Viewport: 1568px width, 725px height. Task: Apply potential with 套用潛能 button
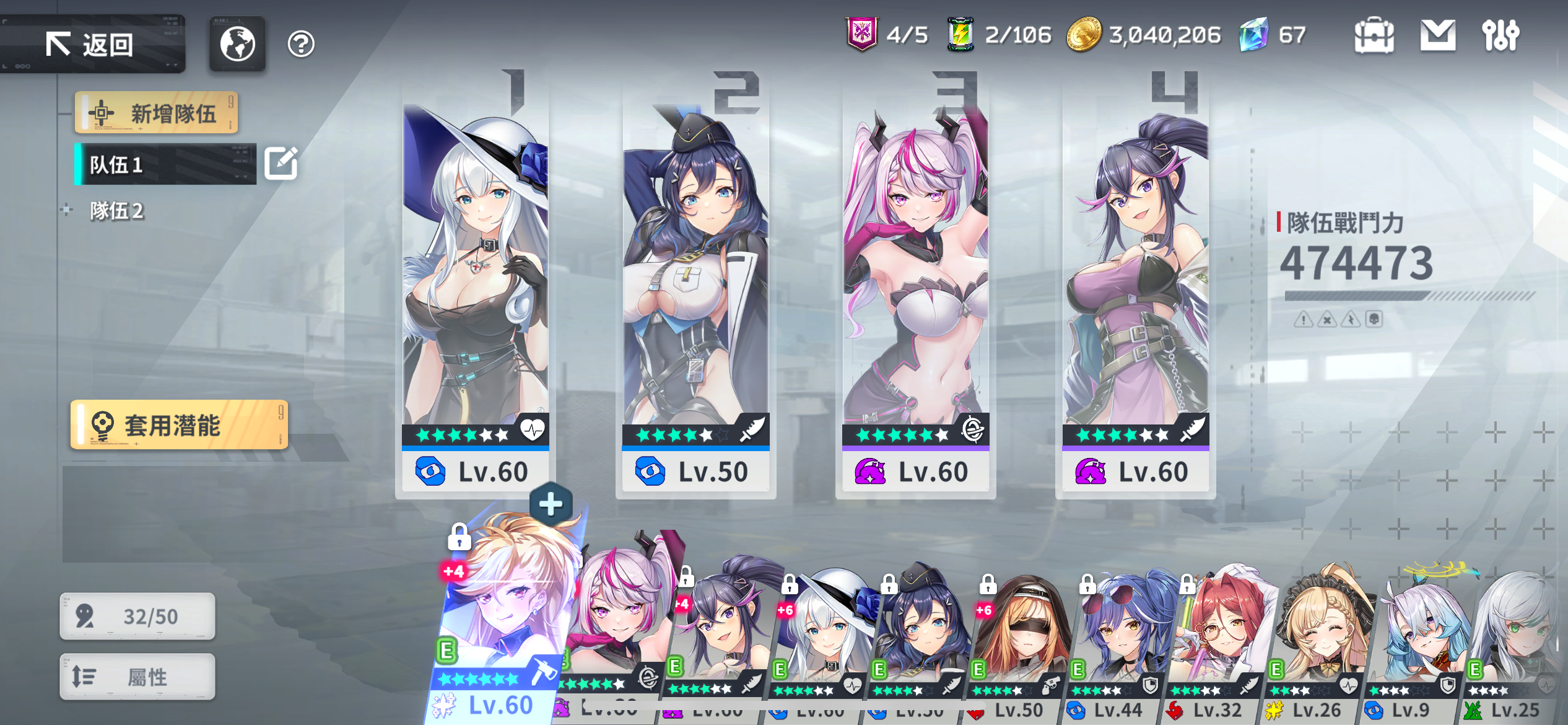click(x=179, y=425)
